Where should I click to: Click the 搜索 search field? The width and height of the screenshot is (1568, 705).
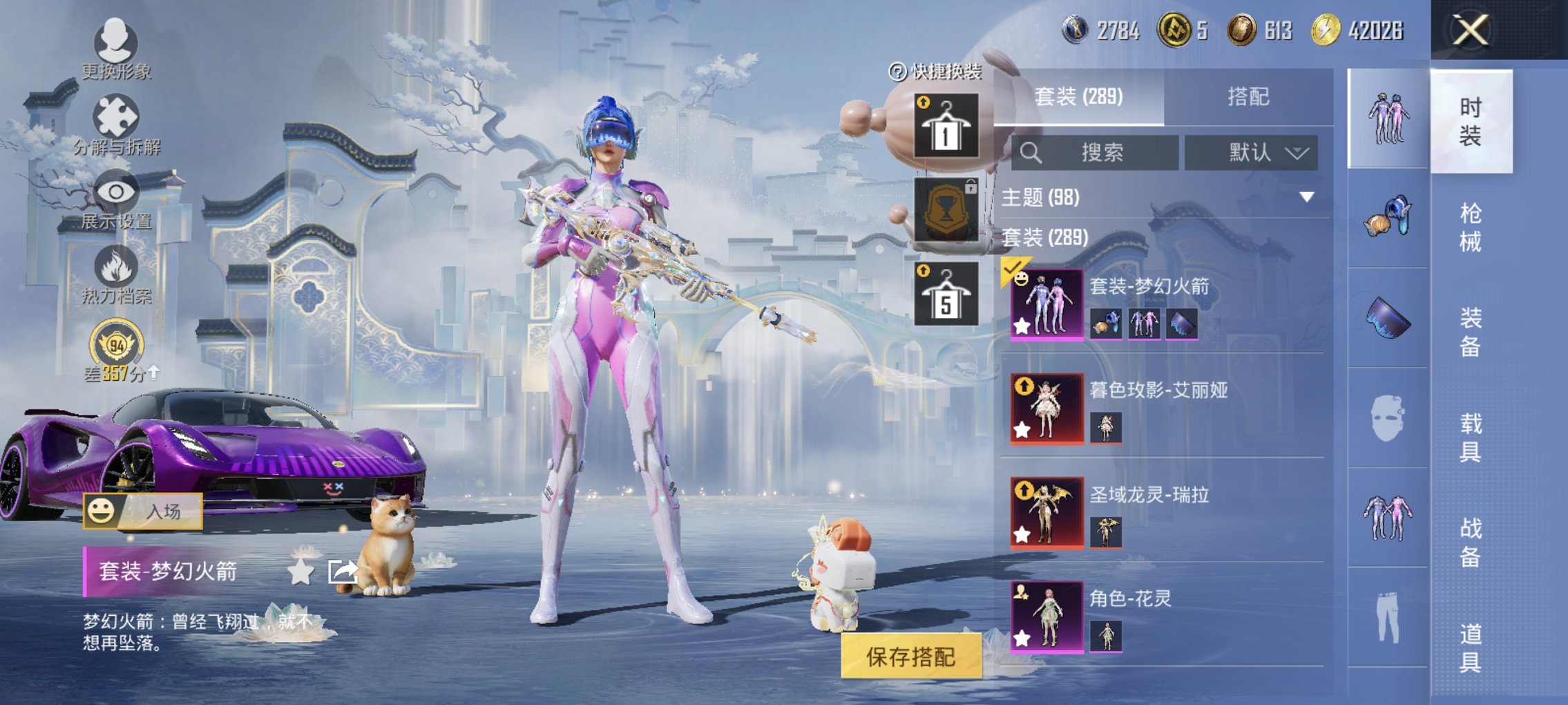point(1095,153)
